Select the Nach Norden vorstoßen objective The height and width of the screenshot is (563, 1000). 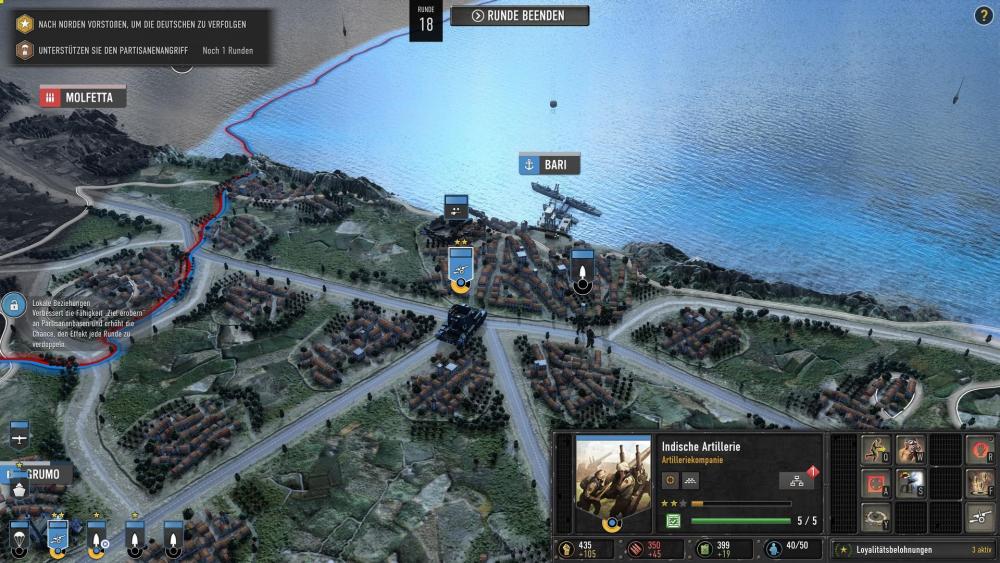click(x=140, y=23)
